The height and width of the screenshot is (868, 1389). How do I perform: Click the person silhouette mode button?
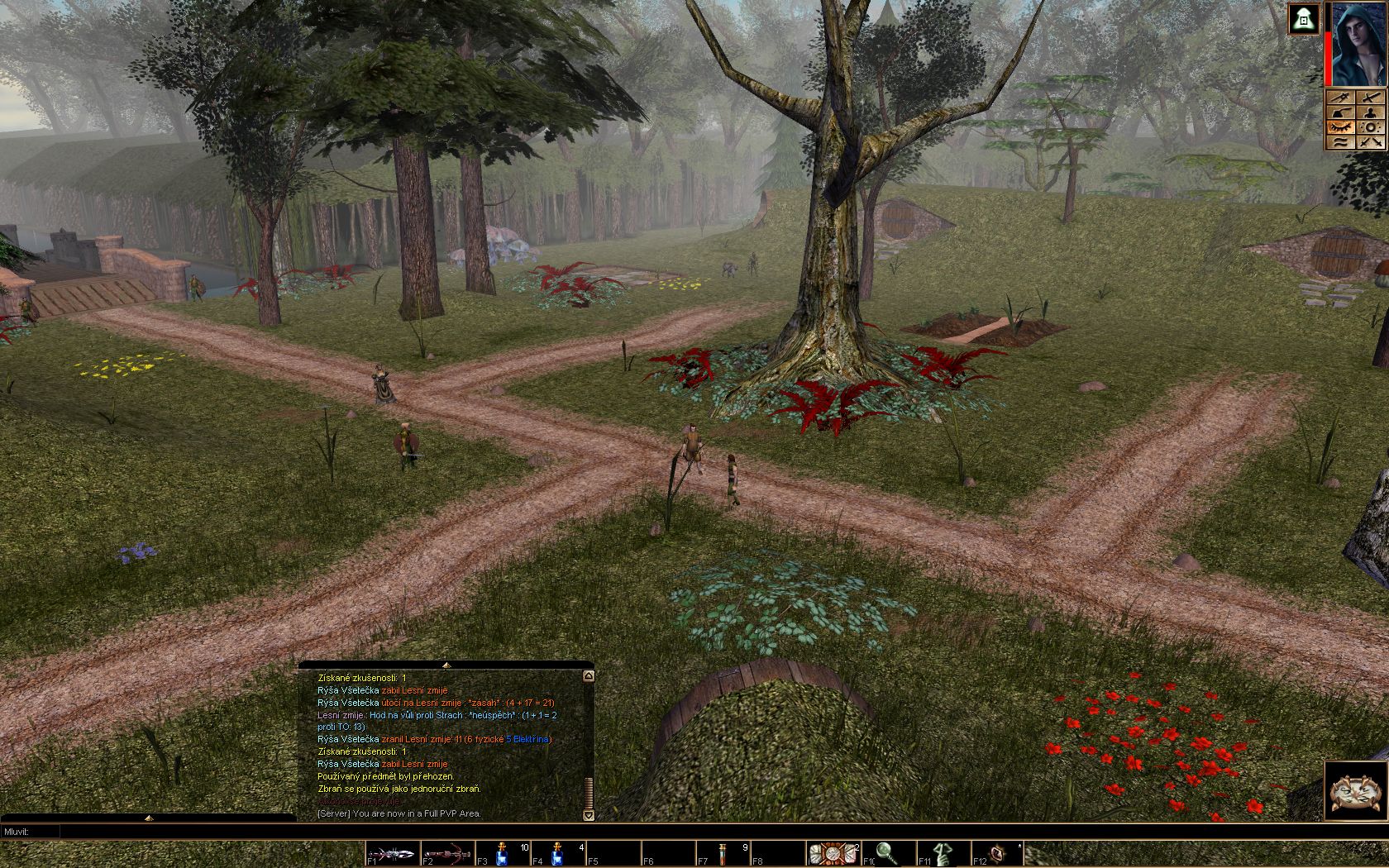tap(1371, 112)
